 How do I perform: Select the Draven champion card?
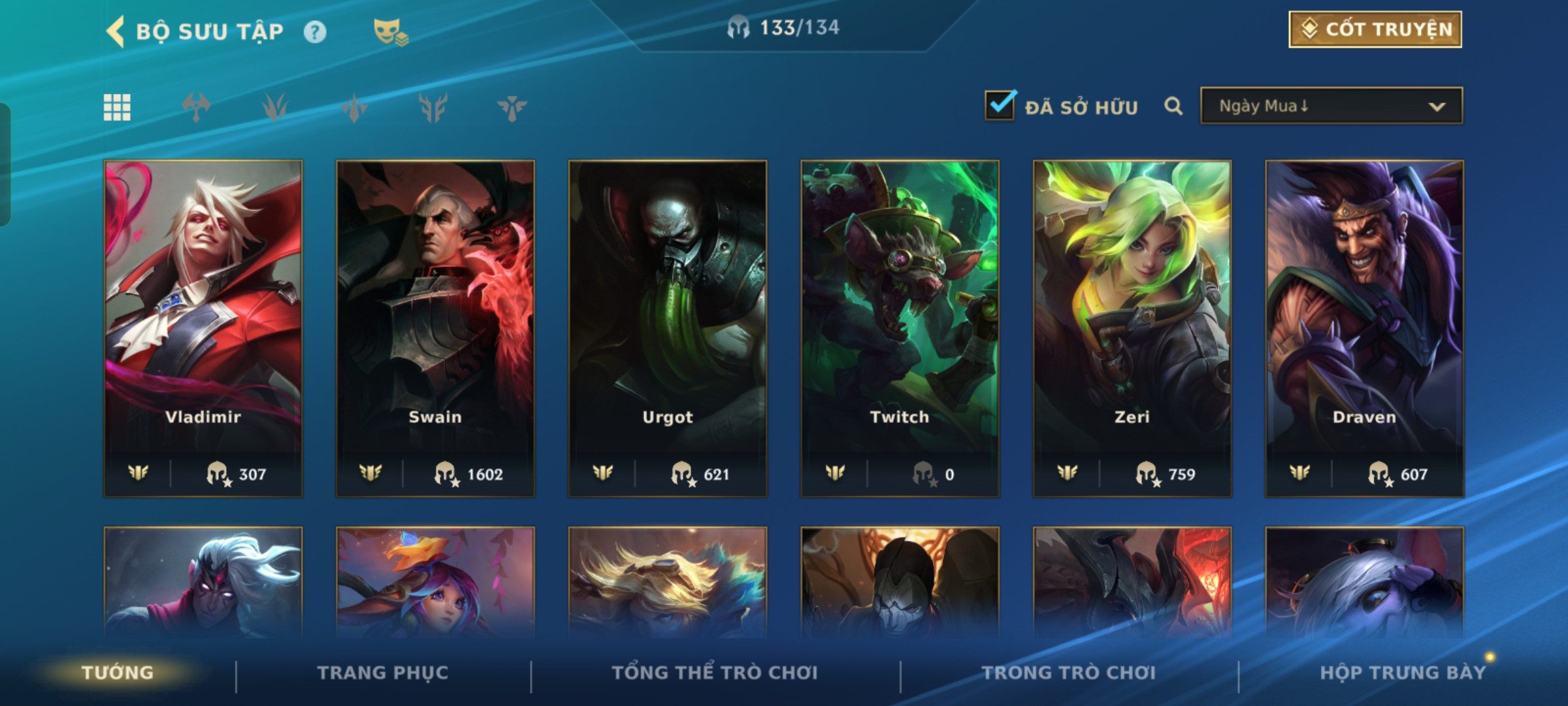pos(1364,327)
